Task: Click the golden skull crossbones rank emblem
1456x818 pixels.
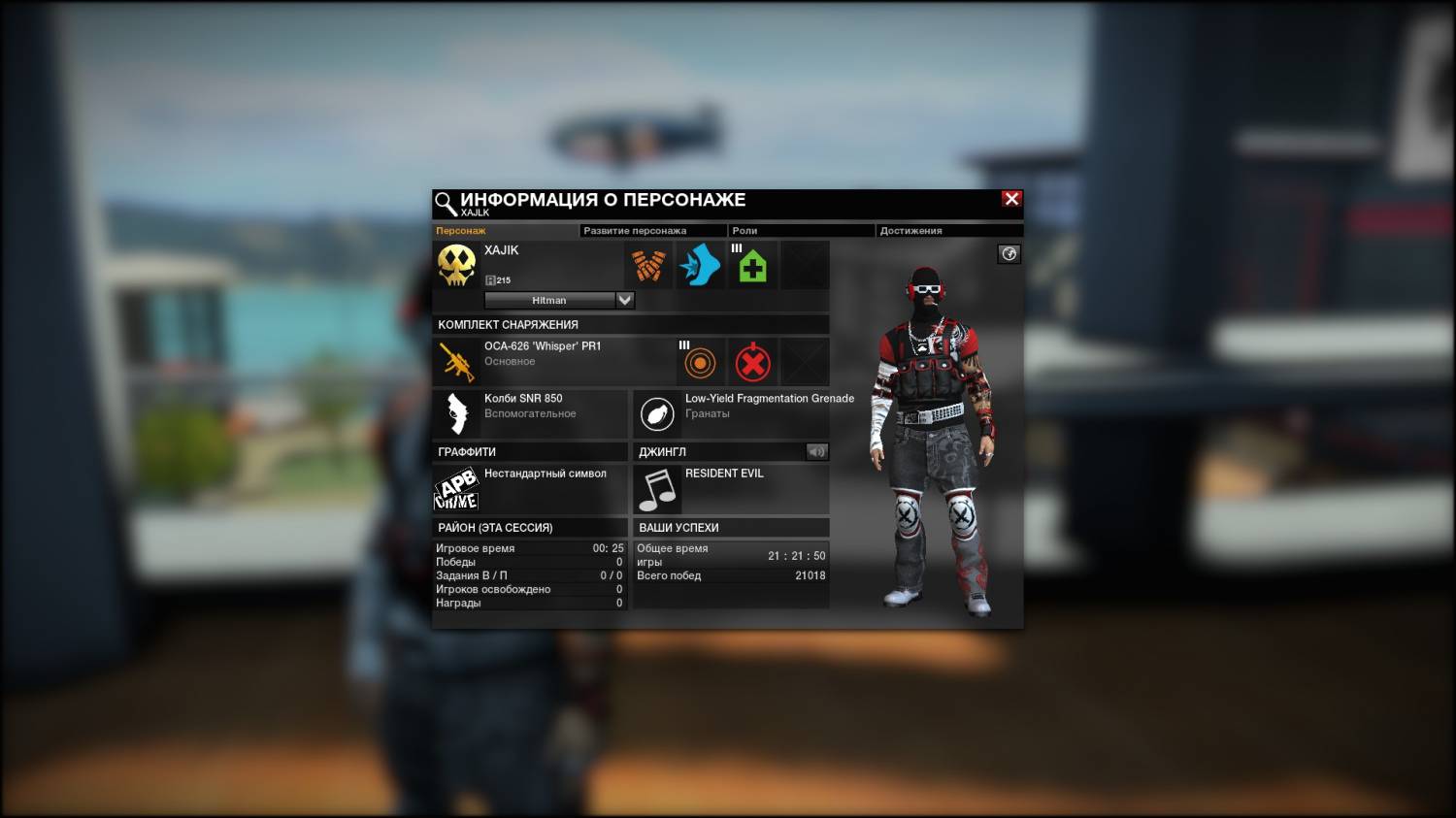Action: coord(456,265)
